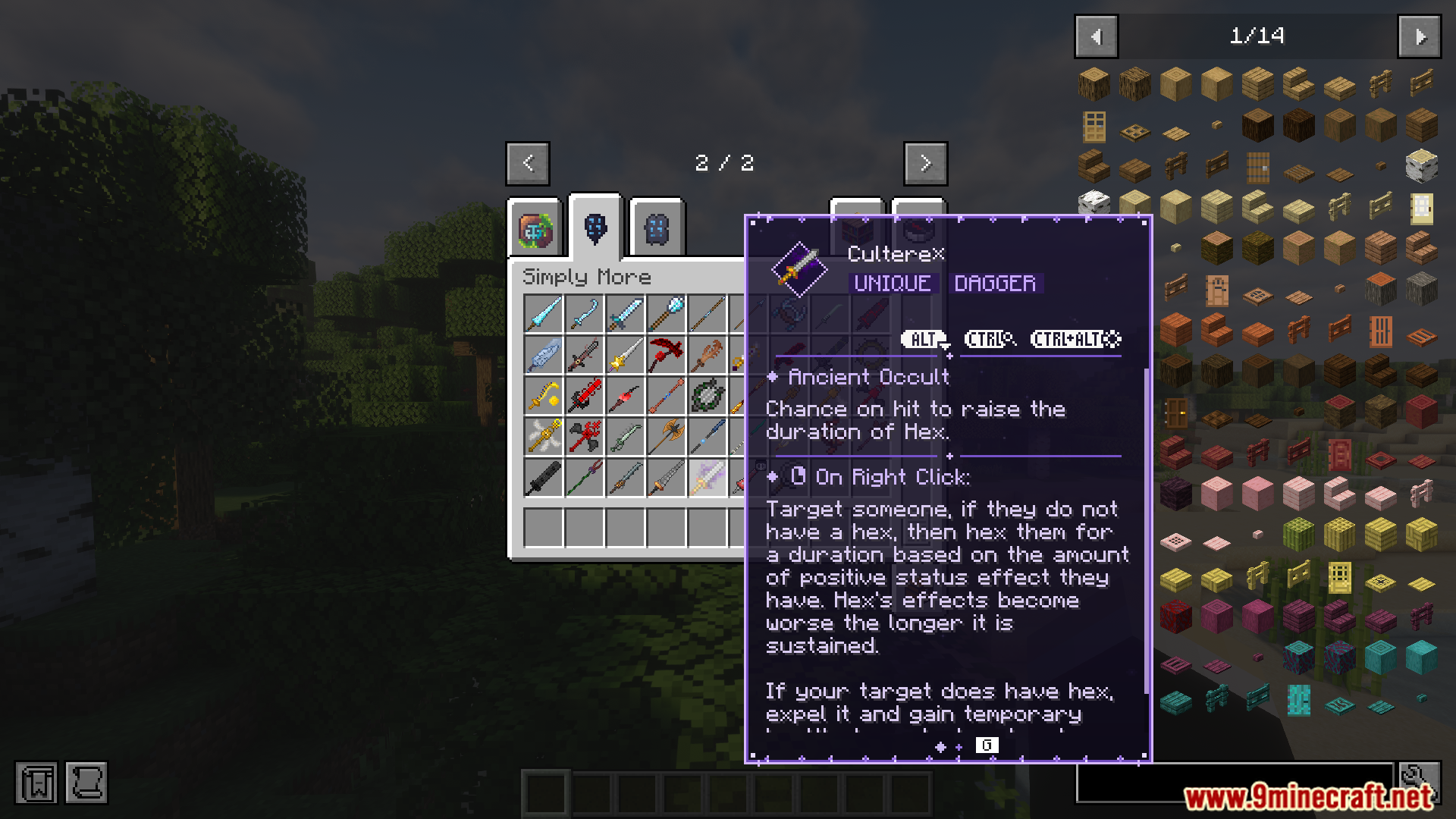1456x819 pixels.
Task: Select the ice-headed mace
Action: (x=666, y=313)
